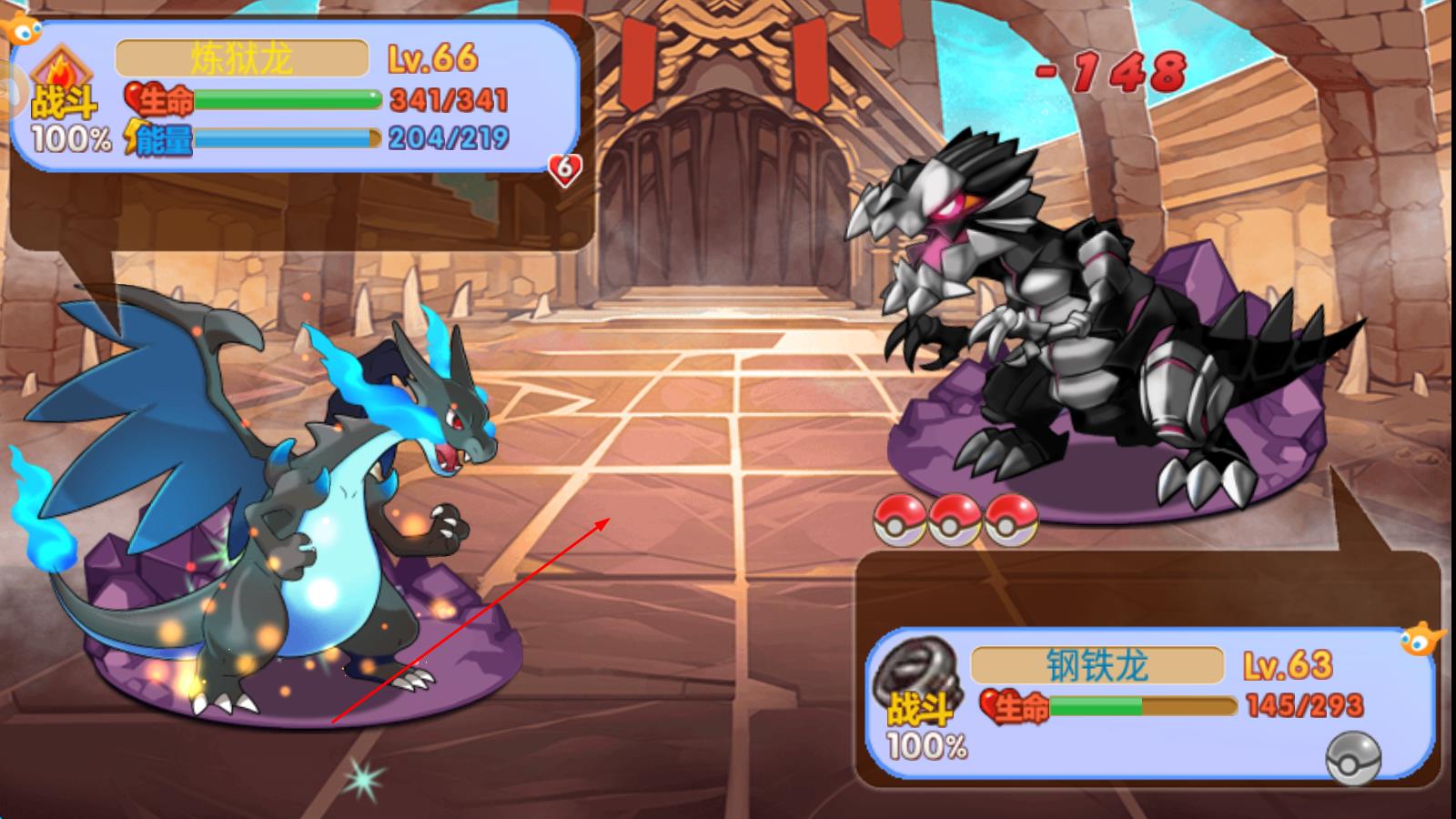1456x819 pixels.
Task: Select the 炼狱龙 name plate
Action: pos(242,59)
